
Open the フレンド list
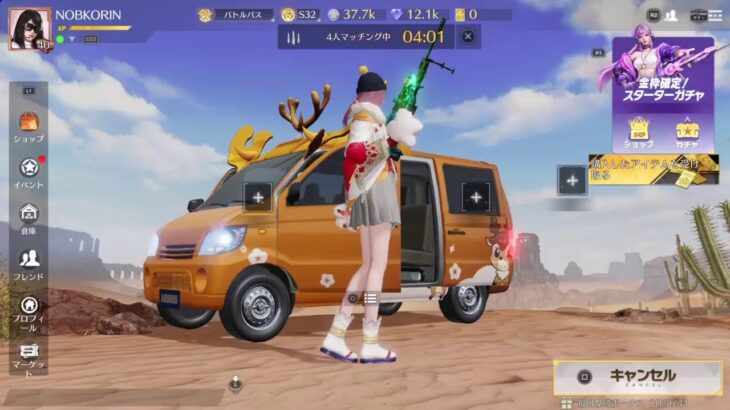(28, 264)
